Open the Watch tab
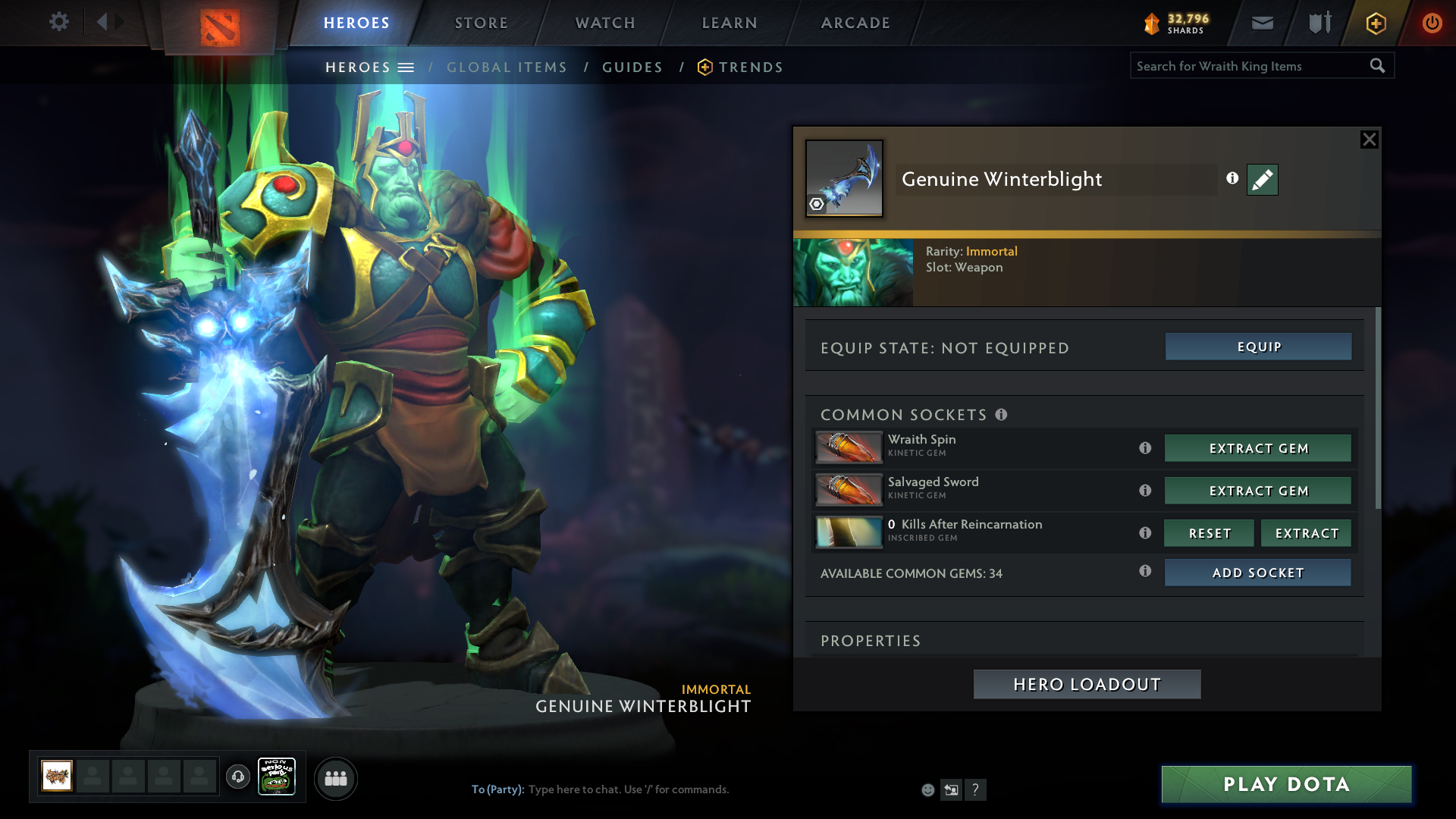 click(x=605, y=23)
